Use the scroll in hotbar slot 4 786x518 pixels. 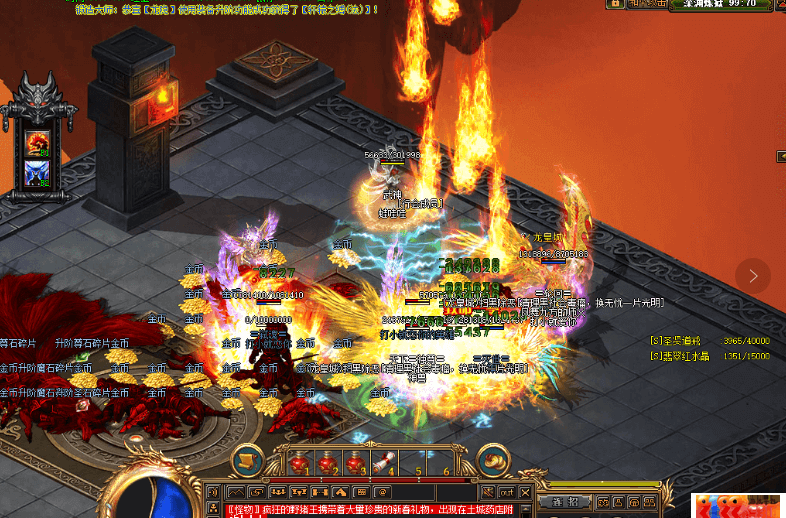point(382,461)
